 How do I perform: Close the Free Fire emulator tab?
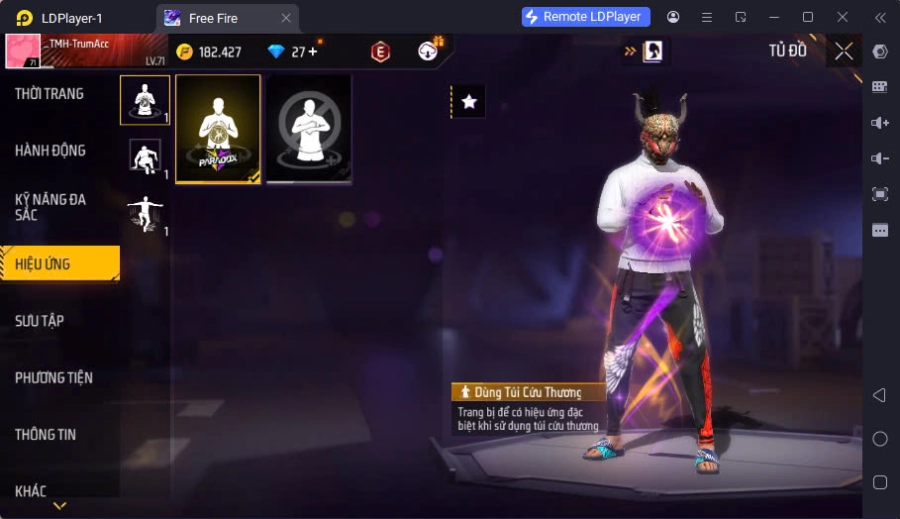[x=286, y=18]
